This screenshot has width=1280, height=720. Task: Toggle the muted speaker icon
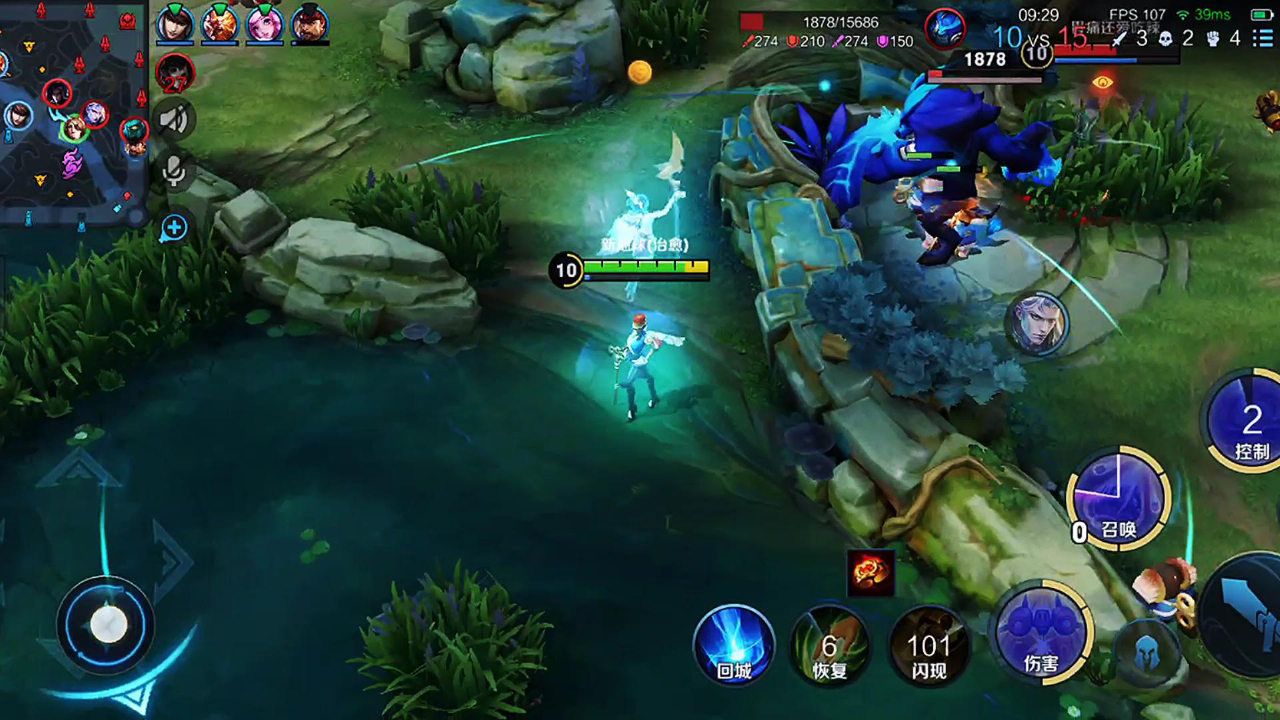(175, 121)
